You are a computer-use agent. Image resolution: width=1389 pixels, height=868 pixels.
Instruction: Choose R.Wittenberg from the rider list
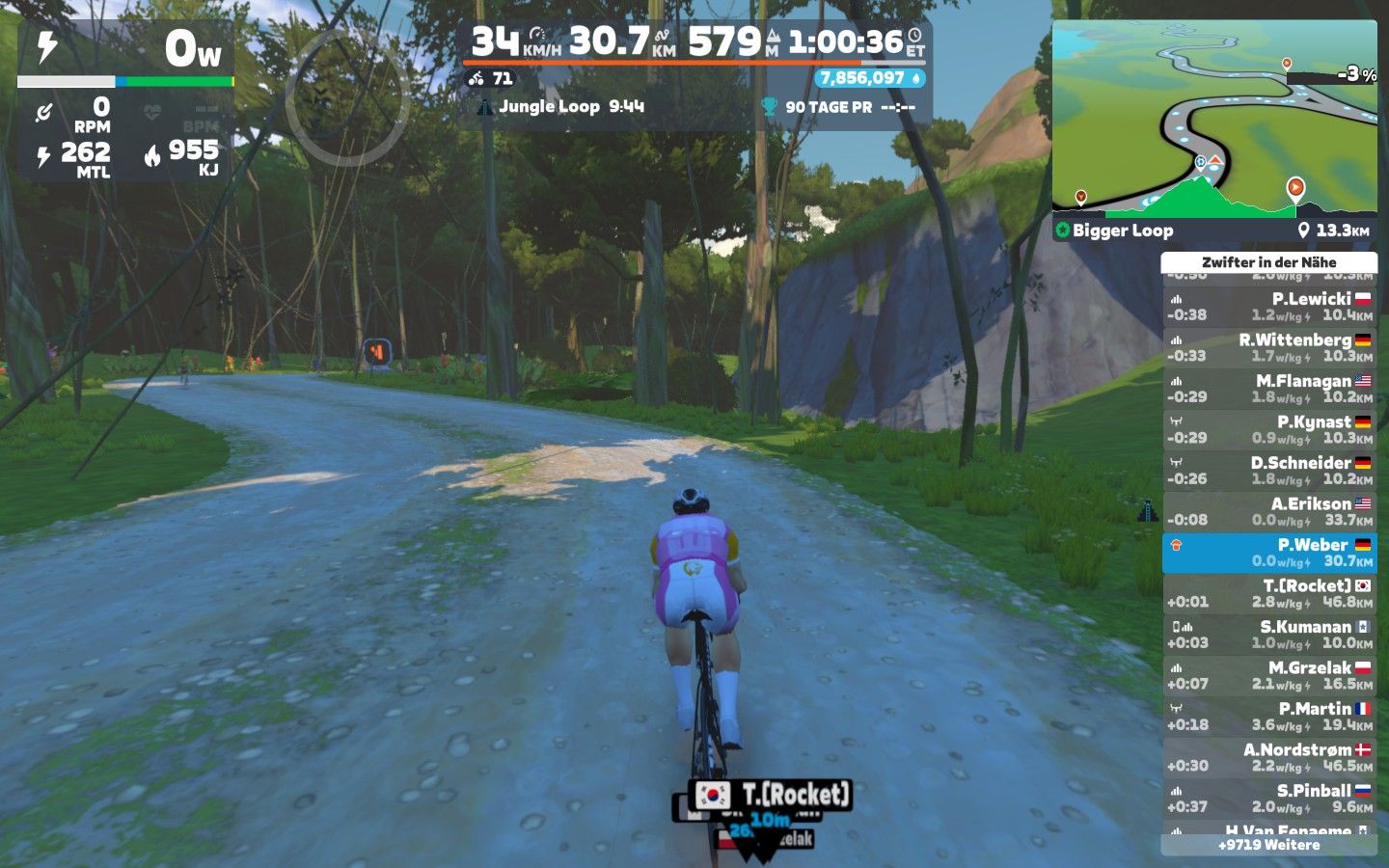[x=1268, y=348]
